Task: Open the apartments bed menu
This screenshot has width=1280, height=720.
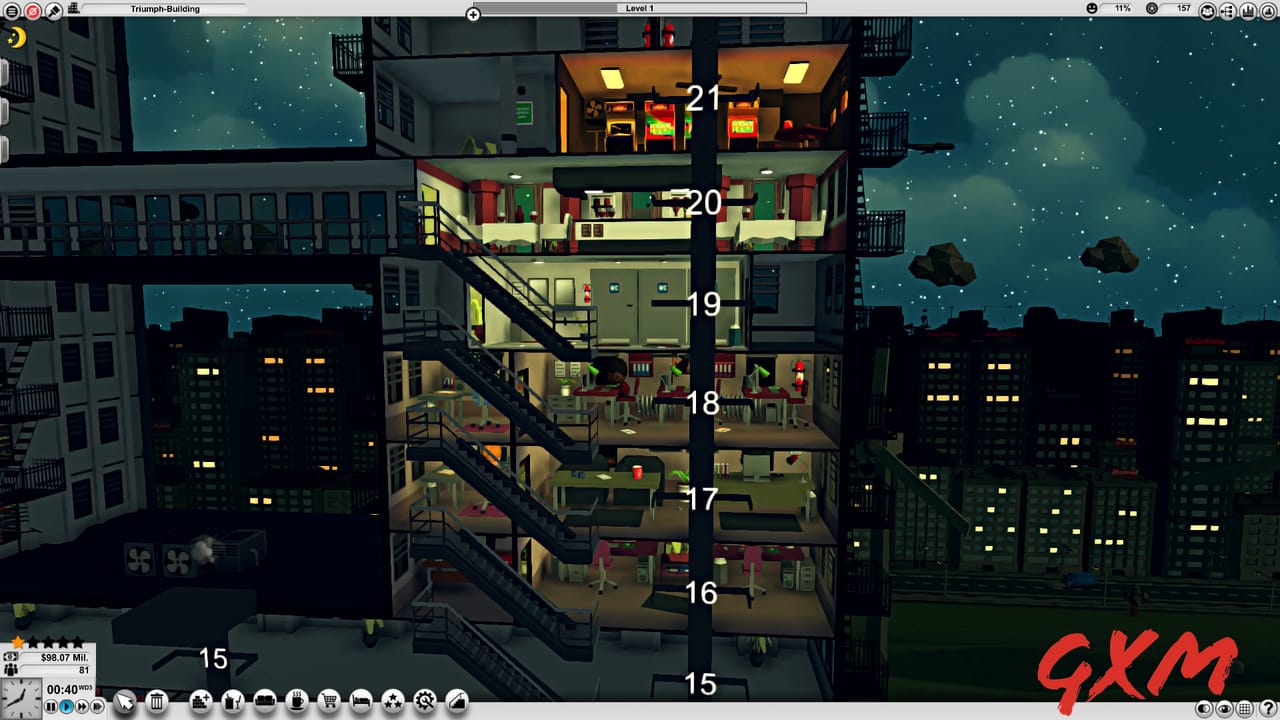Action: pyautogui.click(x=361, y=701)
